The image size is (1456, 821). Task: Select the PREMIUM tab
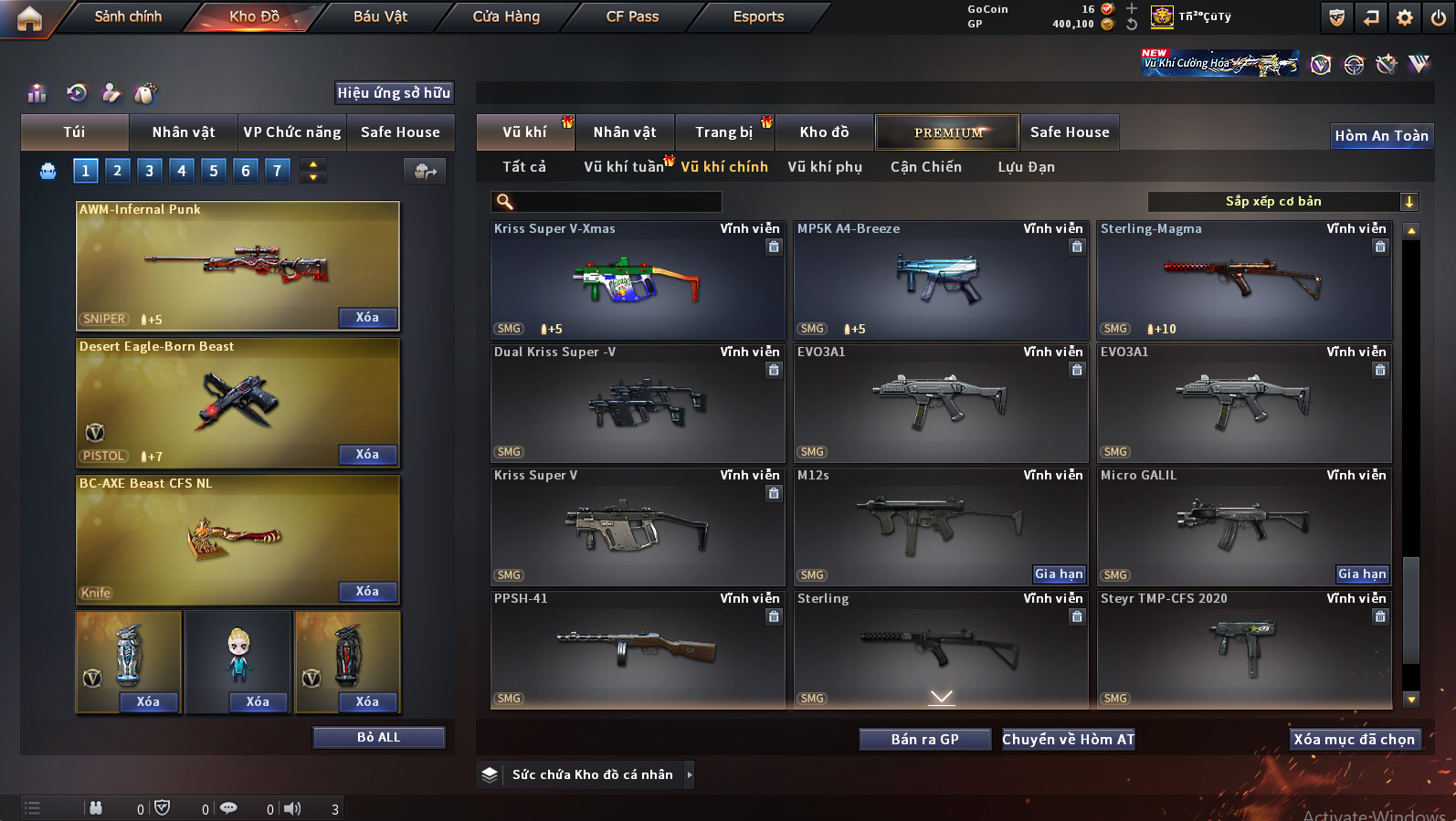point(947,132)
